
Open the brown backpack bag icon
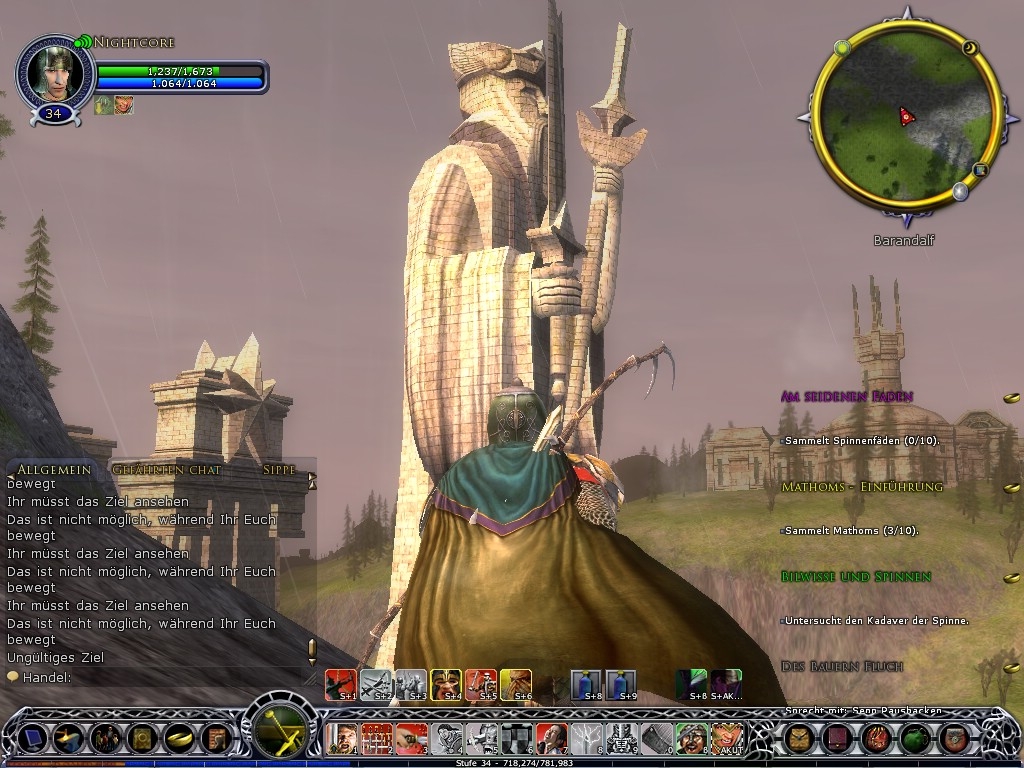798,738
